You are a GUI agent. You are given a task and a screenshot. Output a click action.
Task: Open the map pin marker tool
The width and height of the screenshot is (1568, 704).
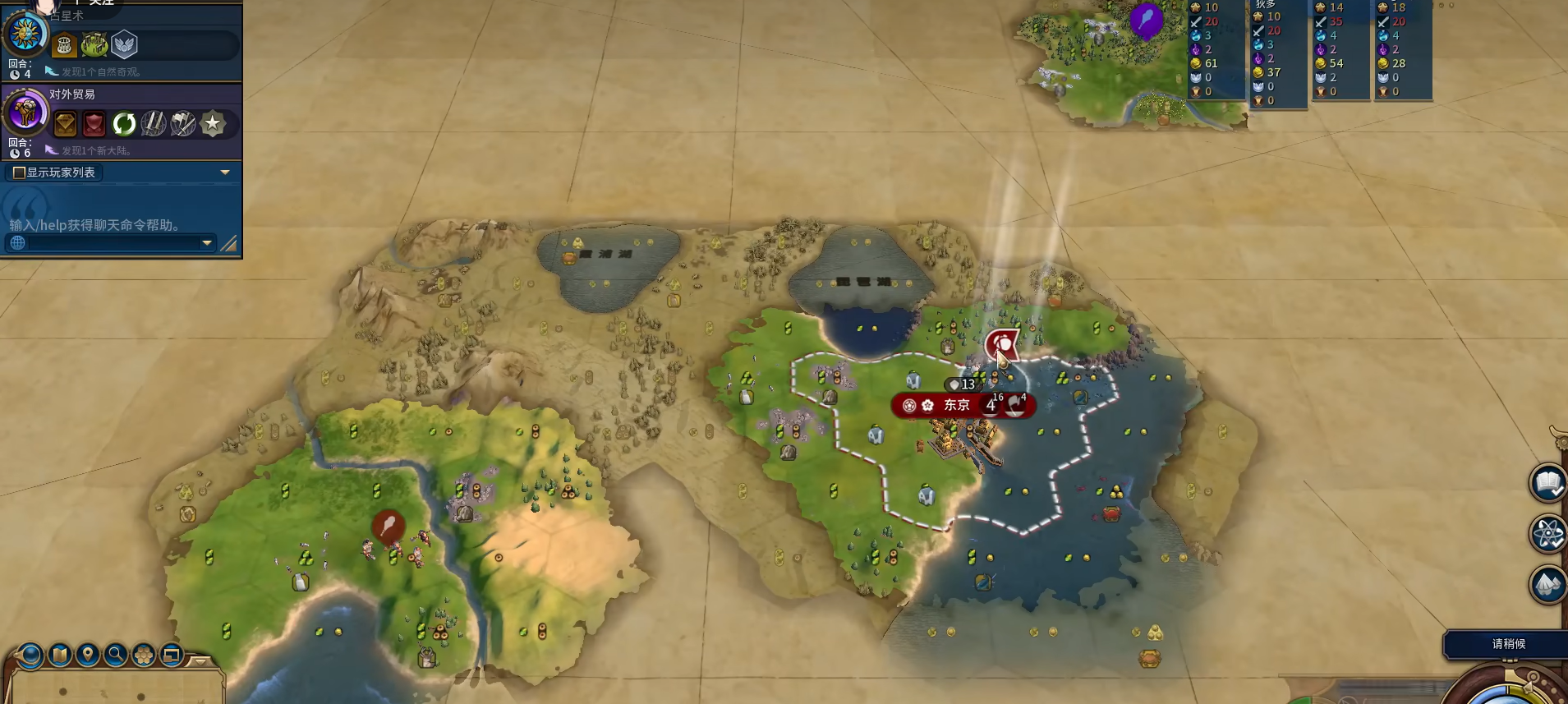[88, 655]
